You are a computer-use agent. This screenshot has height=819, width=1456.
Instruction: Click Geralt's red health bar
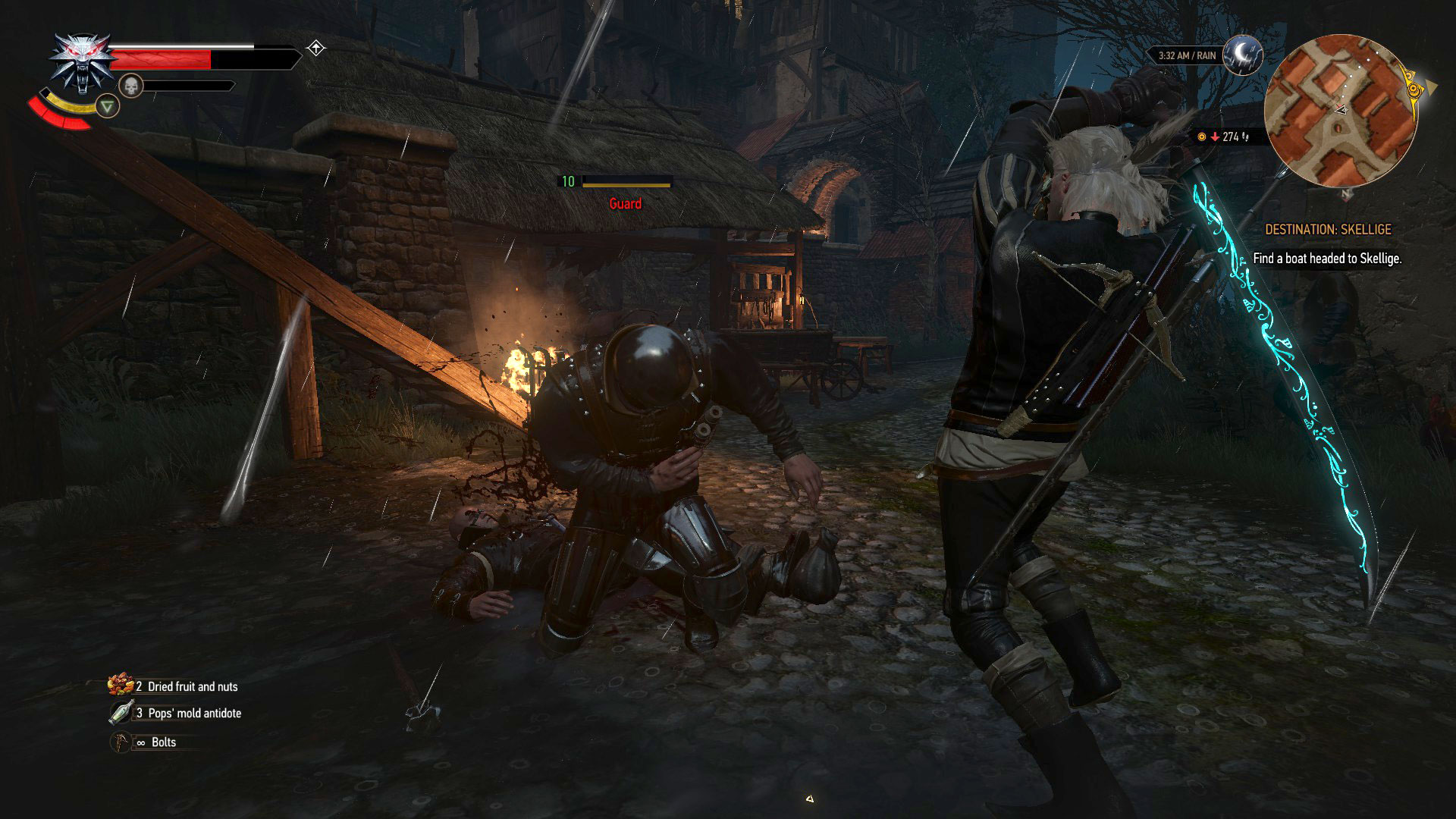click(x=161, y=59)
